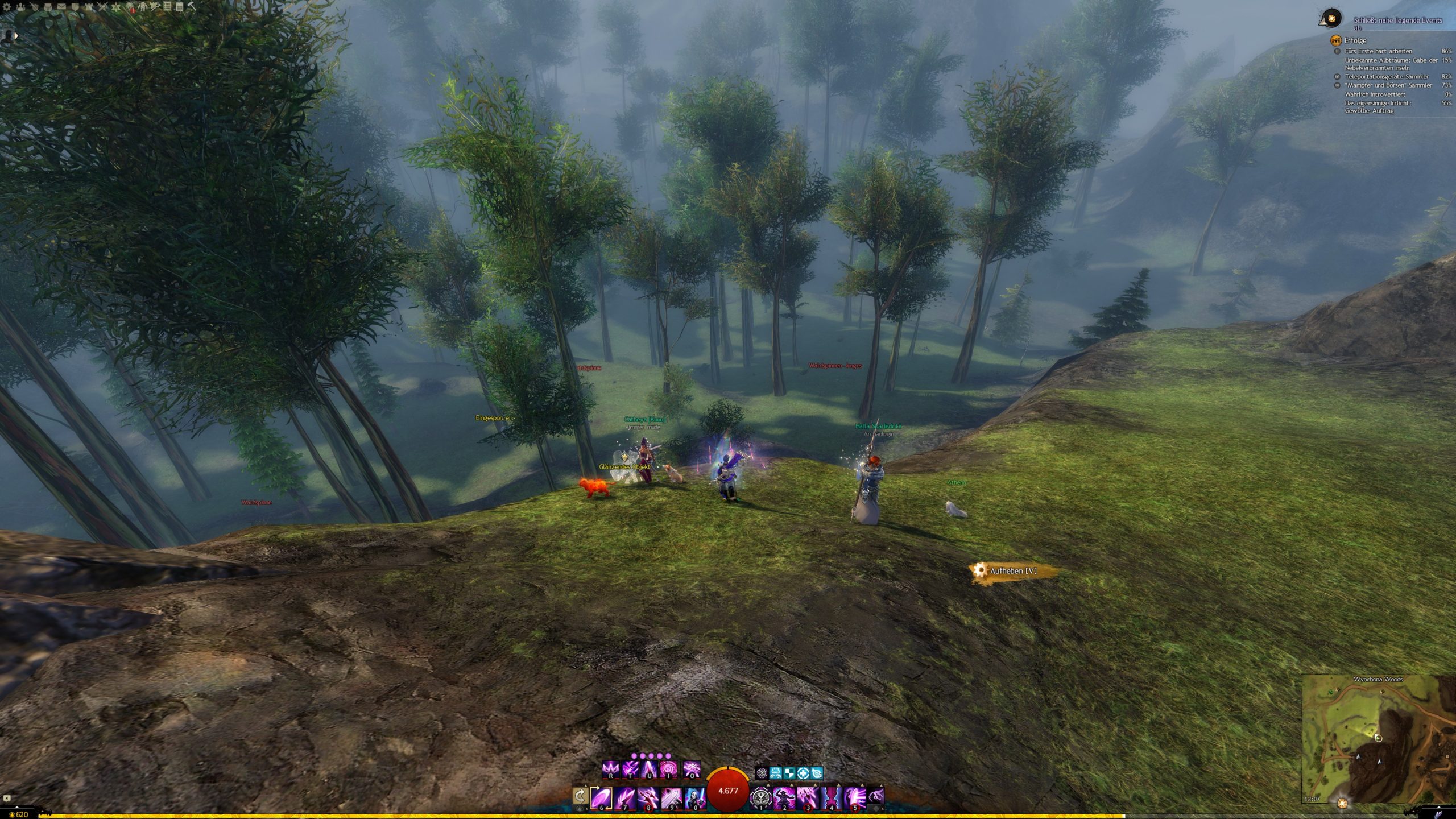Use the sword skill on slot 9
Screen dimensions: 1456x819
click(x=671, y=797)
